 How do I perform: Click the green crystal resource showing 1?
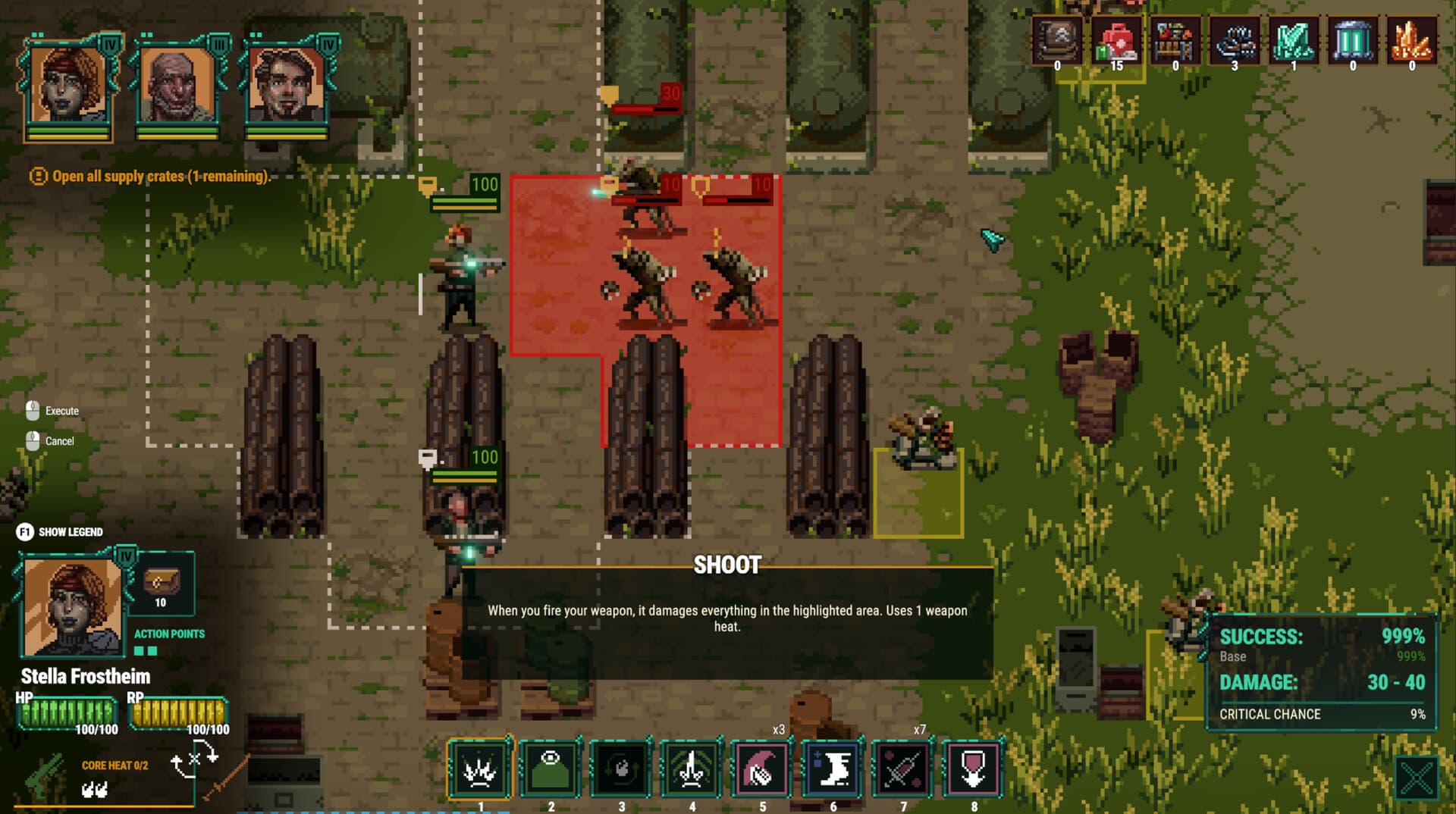click(1294, 42)
